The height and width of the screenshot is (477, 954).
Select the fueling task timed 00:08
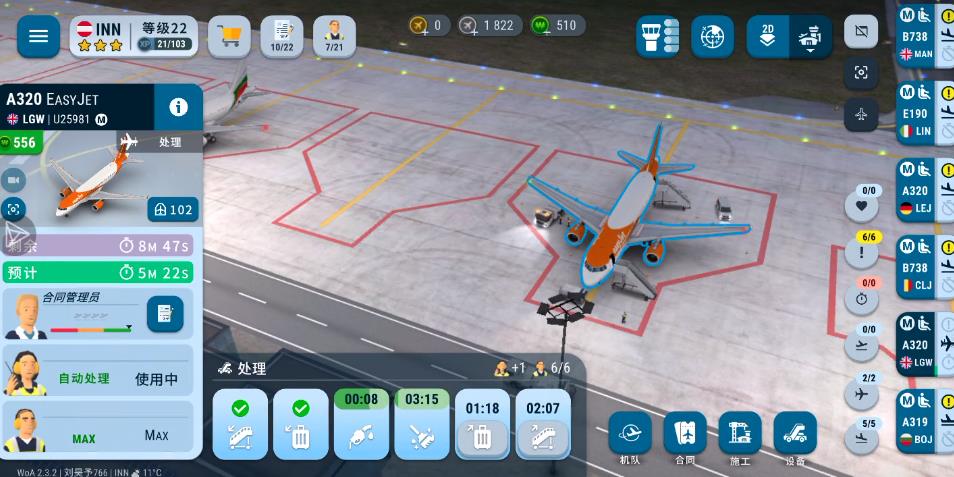point(361,424)
